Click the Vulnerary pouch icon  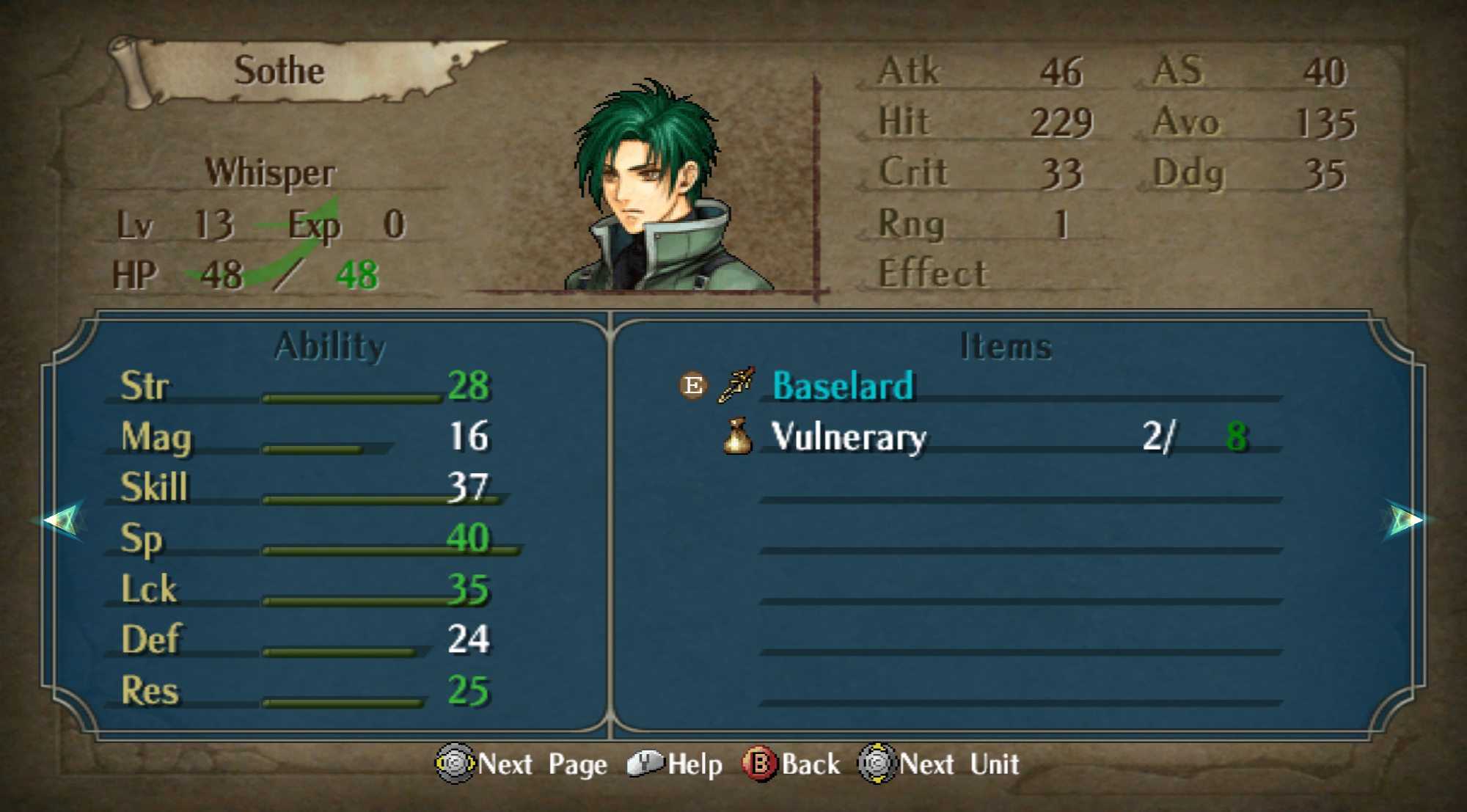pyautogui.click(x=737, y=436)
